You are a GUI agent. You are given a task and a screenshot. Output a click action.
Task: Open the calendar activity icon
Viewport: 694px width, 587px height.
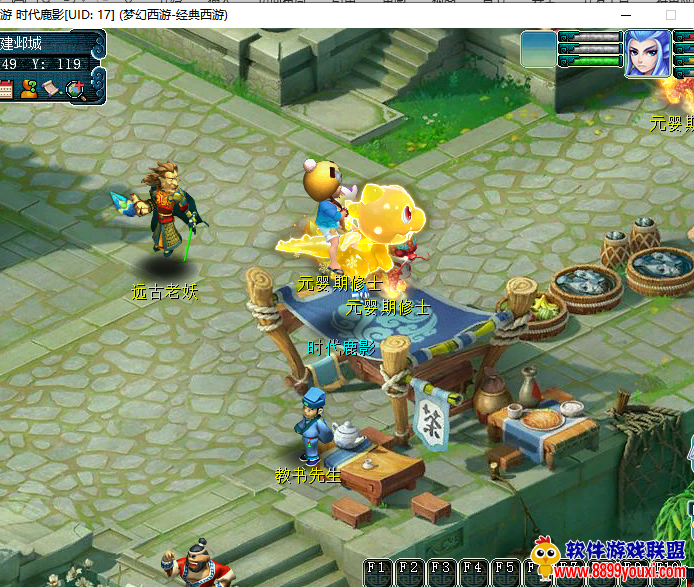[x=6, y=89]
